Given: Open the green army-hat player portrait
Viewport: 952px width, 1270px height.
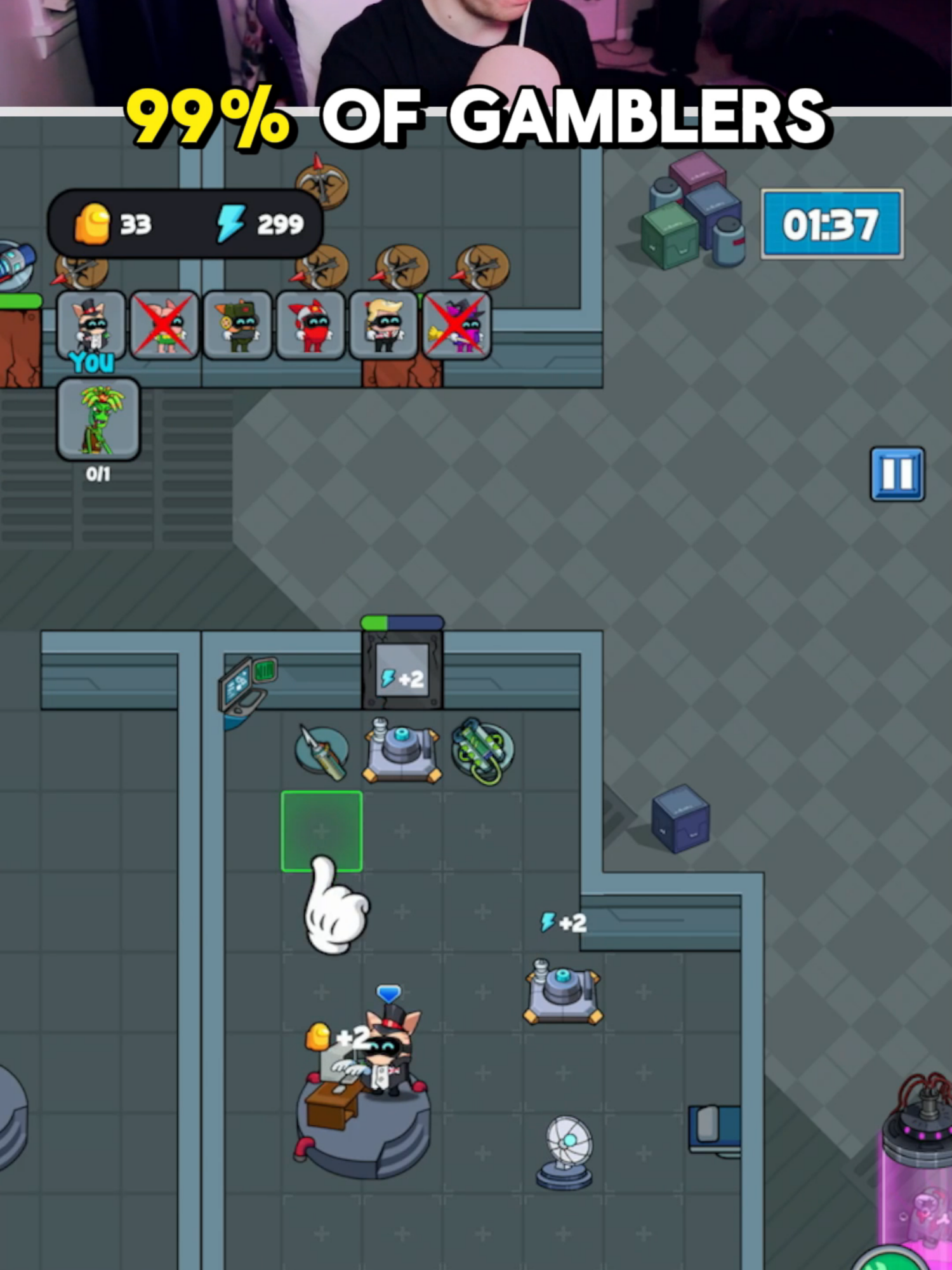Looking at the screenshot, I should pyautogui.click(x=238, y=327).
